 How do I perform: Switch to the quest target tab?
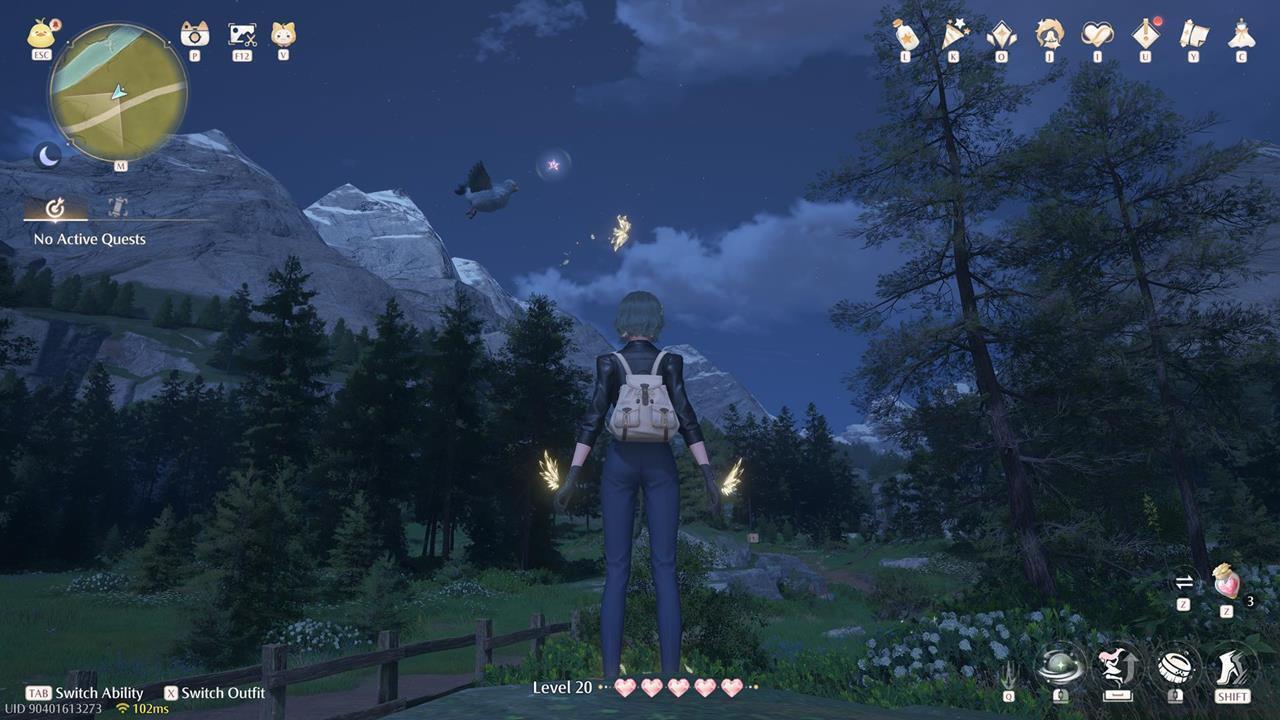(x=55, y=209)
